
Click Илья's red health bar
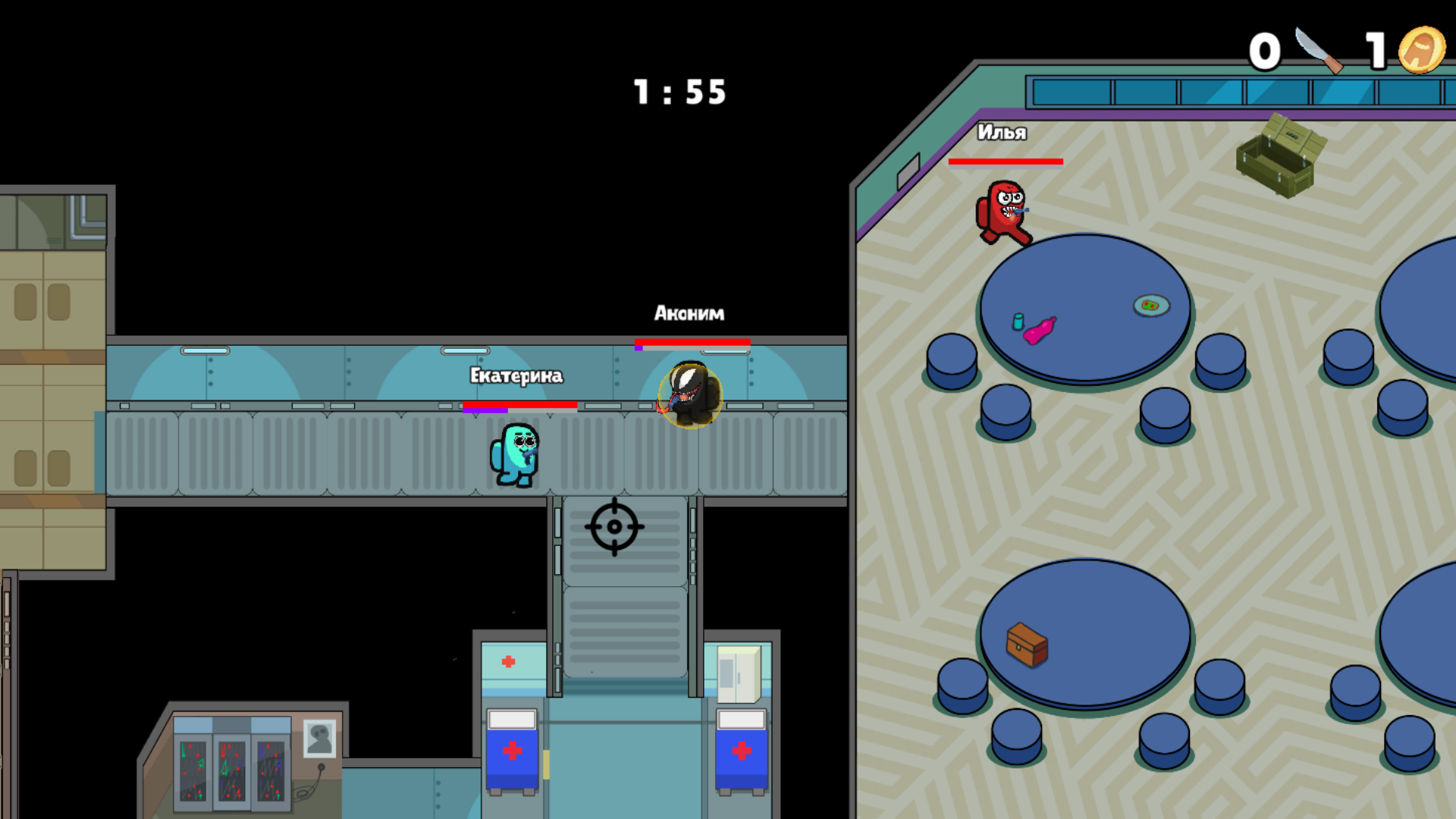(1008, 162)
